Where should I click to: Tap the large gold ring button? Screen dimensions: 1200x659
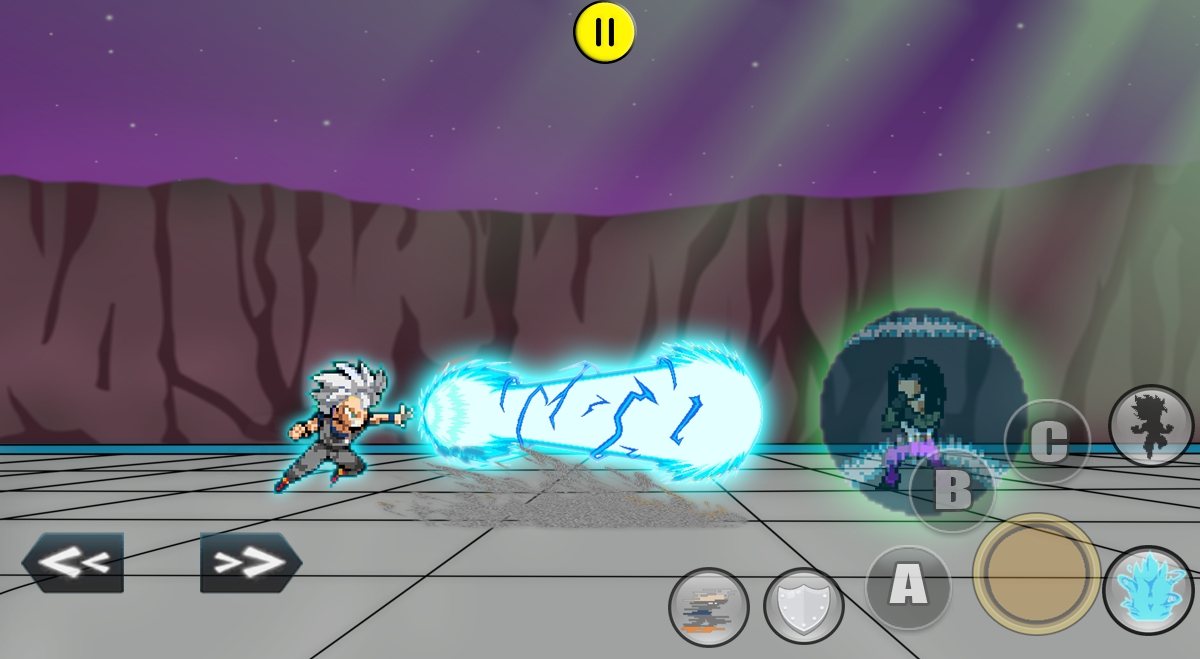[1036, 573]
